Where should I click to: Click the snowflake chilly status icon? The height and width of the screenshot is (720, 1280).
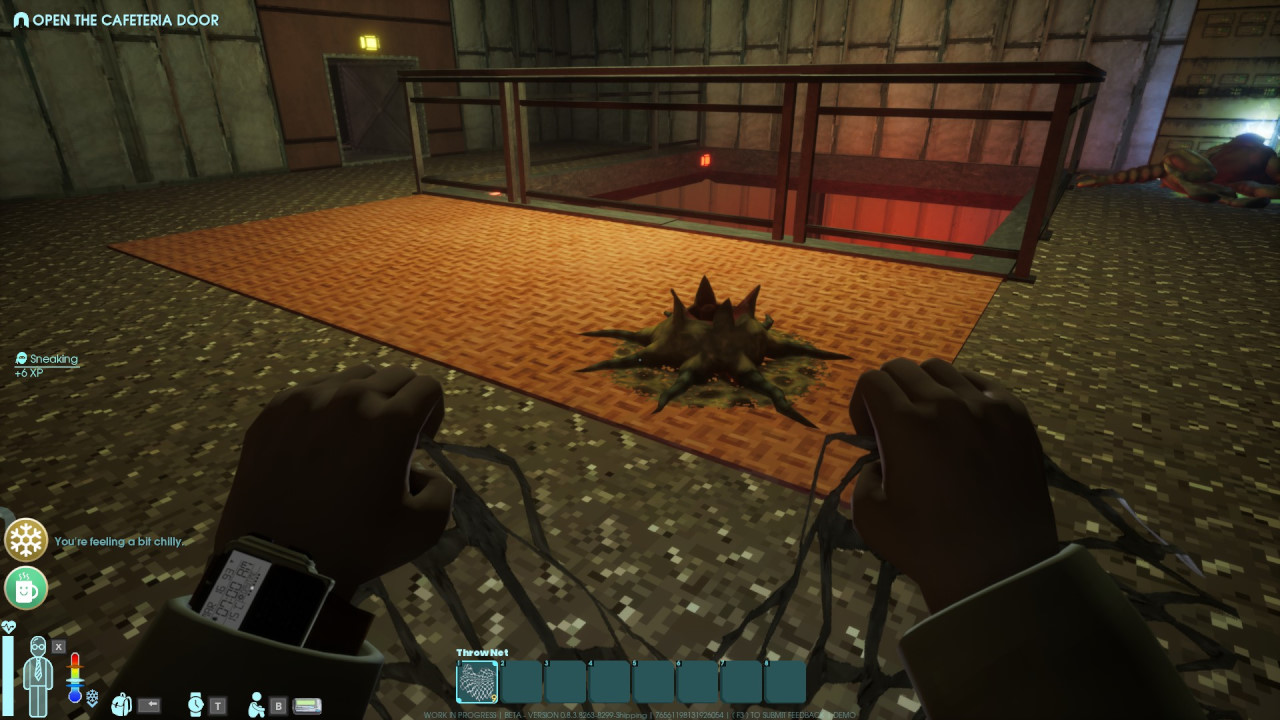[26, 540]
